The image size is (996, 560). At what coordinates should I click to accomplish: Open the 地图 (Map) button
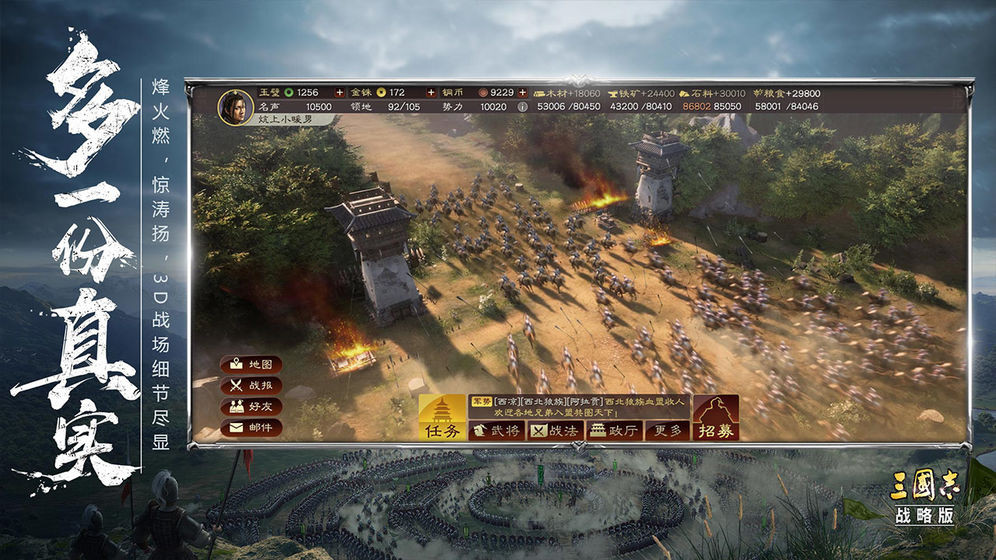coord(250,364)
